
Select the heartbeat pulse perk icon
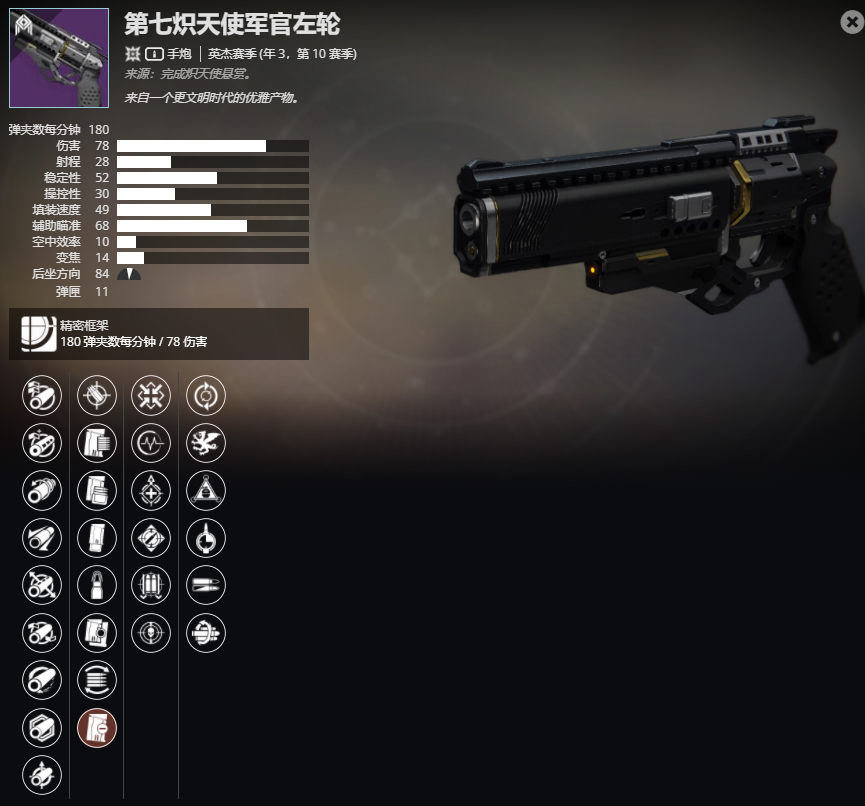point(151,442)
